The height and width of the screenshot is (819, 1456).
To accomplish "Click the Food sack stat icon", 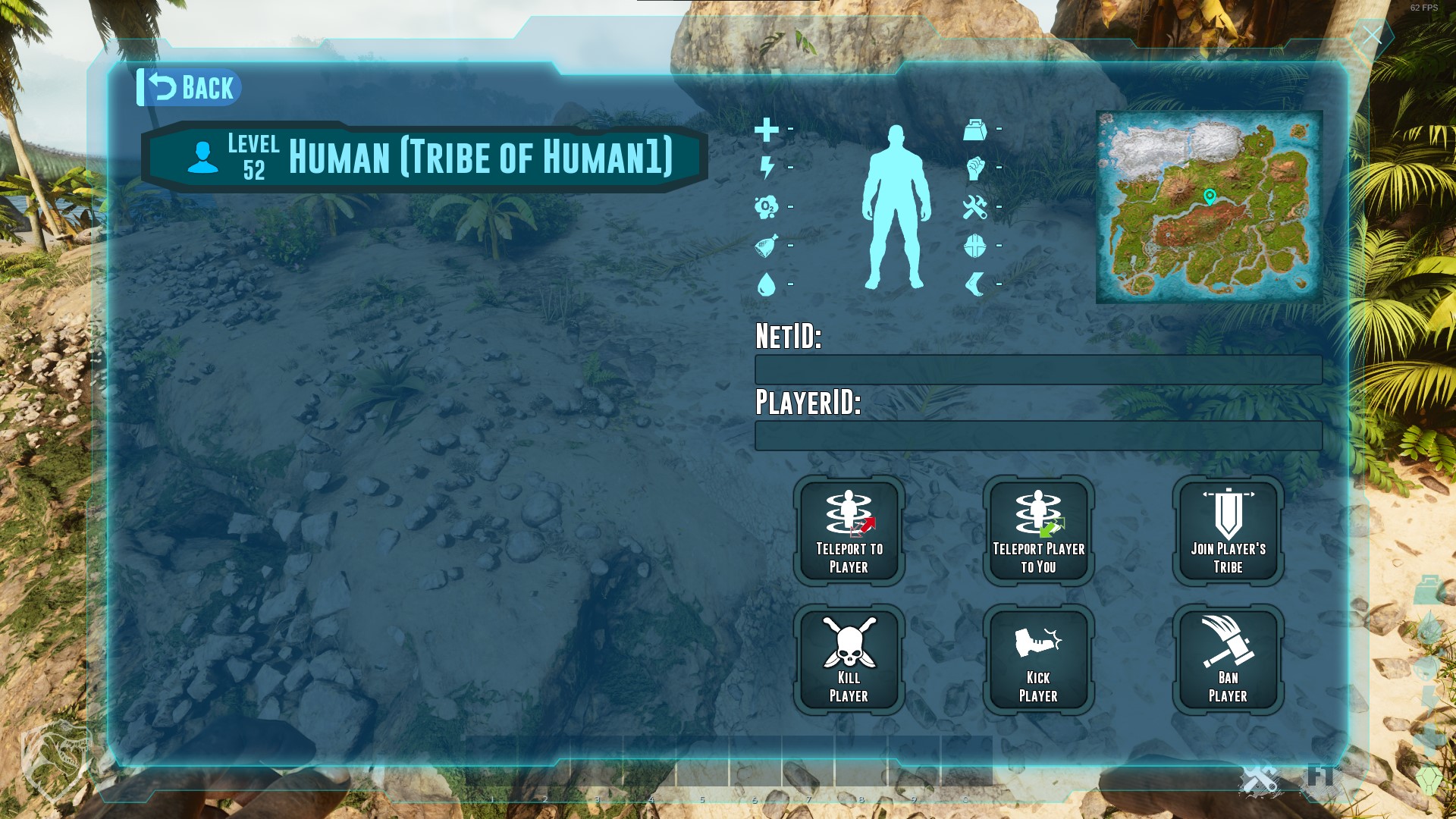I will [x=767, y=243].
